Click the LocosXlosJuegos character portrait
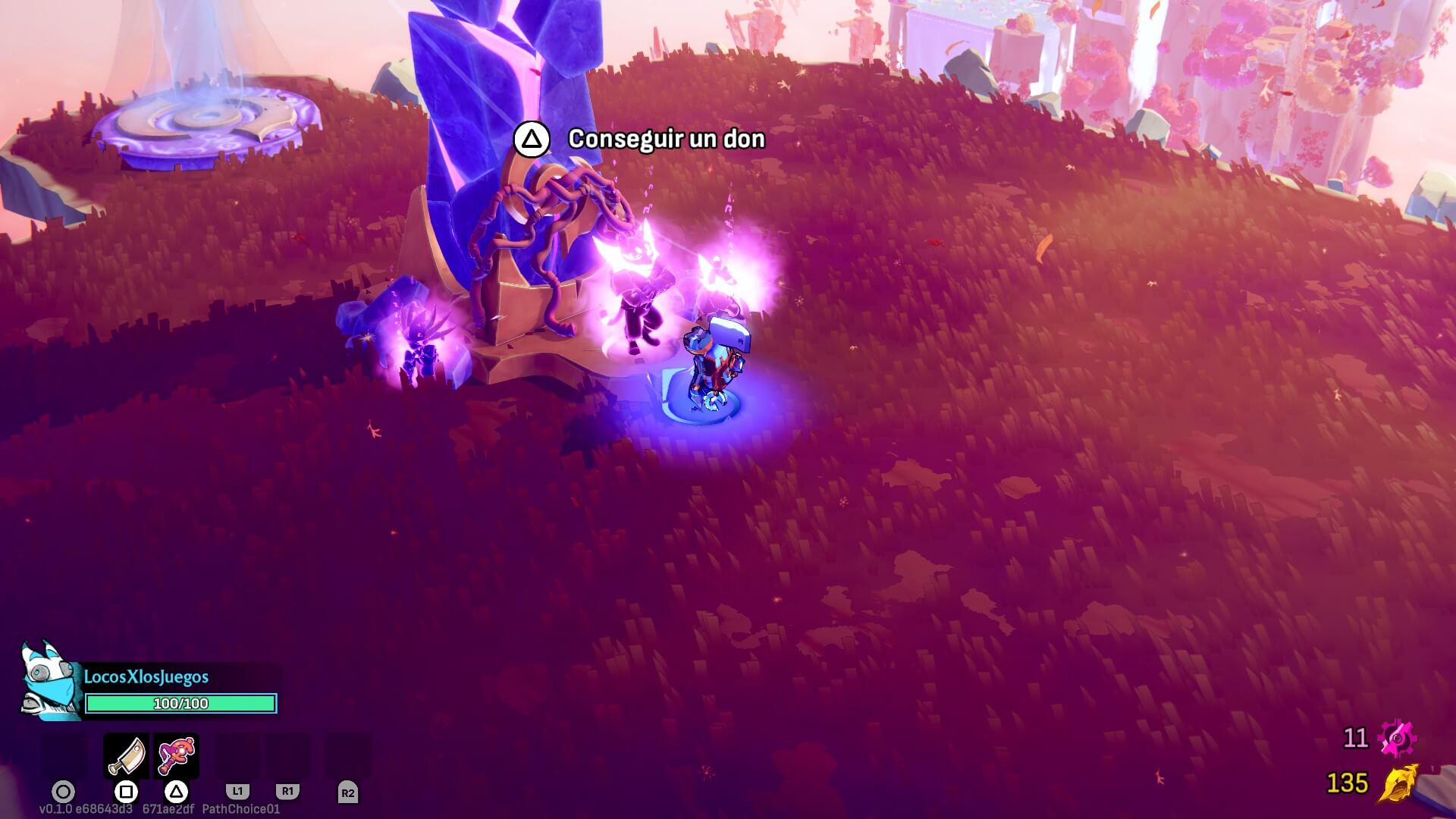Screen dimensions: 1456x819 point(49,681)
